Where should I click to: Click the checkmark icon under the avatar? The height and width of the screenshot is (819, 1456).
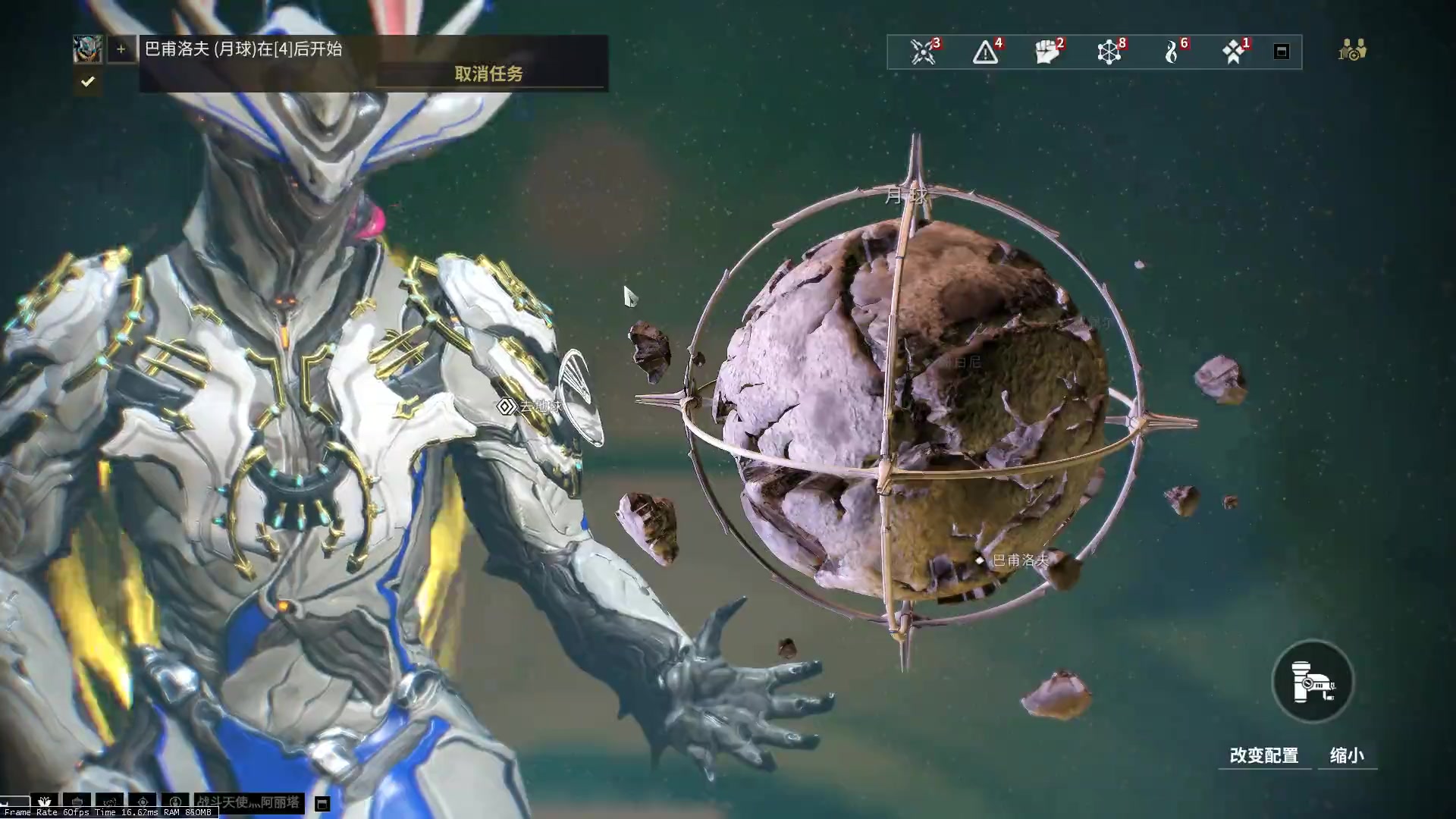[87, 82]
